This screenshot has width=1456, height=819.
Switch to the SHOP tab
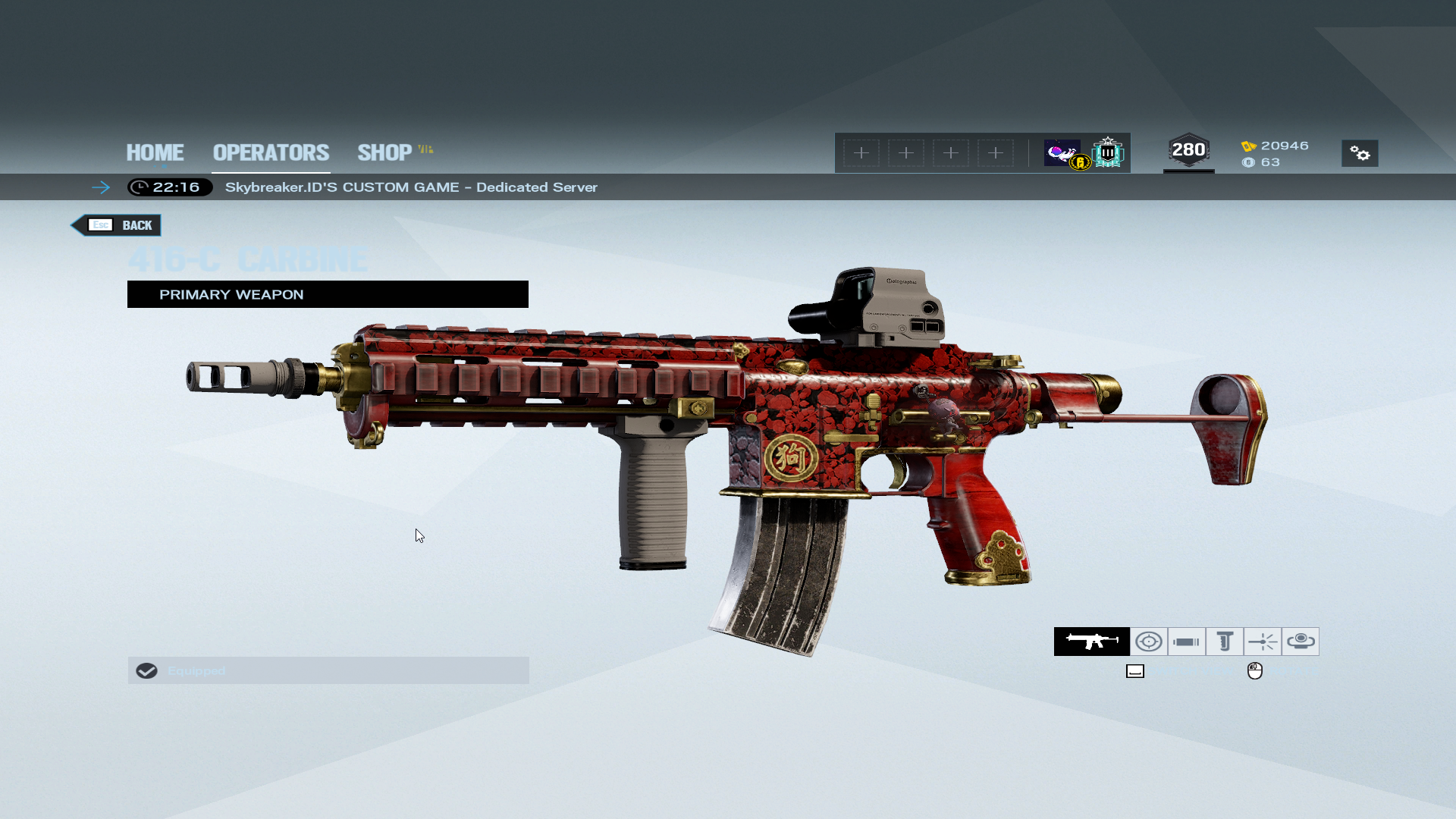[385, 152]
